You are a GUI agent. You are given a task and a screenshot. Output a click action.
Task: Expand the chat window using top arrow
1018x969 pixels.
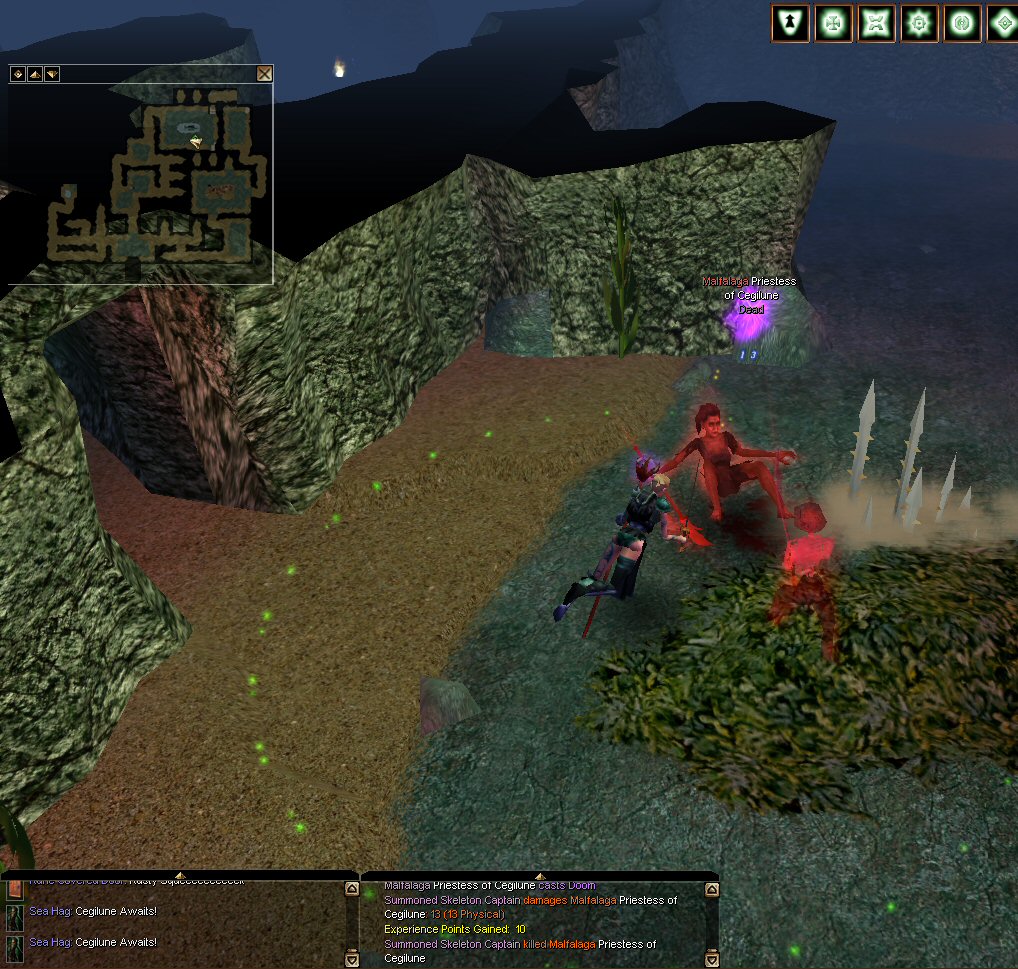pos(180,876)
